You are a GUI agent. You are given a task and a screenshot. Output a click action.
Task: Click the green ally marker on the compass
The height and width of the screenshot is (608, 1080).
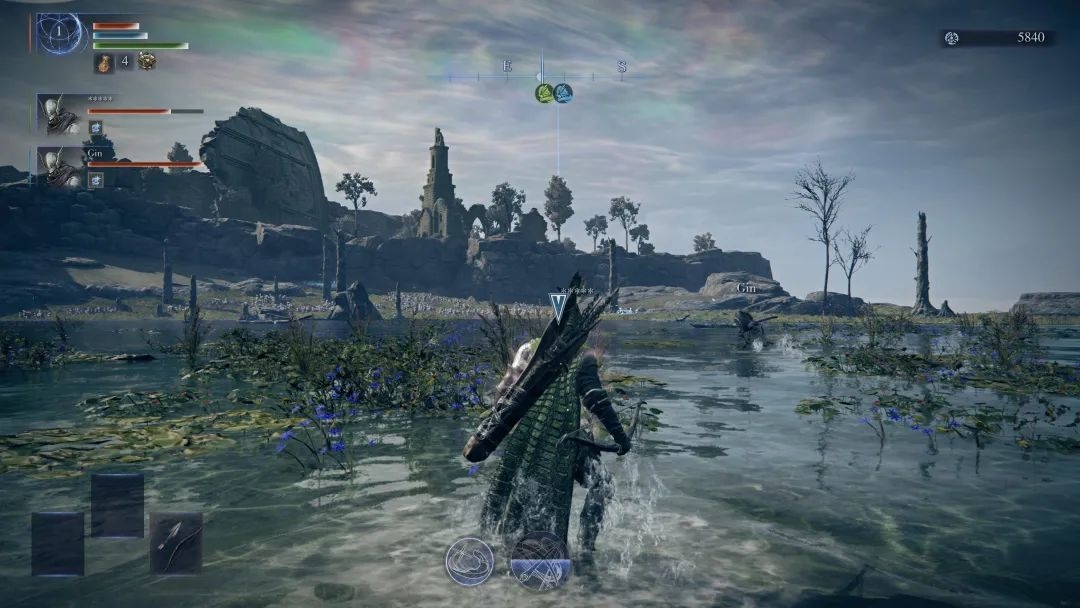click(x=544, y=93)
